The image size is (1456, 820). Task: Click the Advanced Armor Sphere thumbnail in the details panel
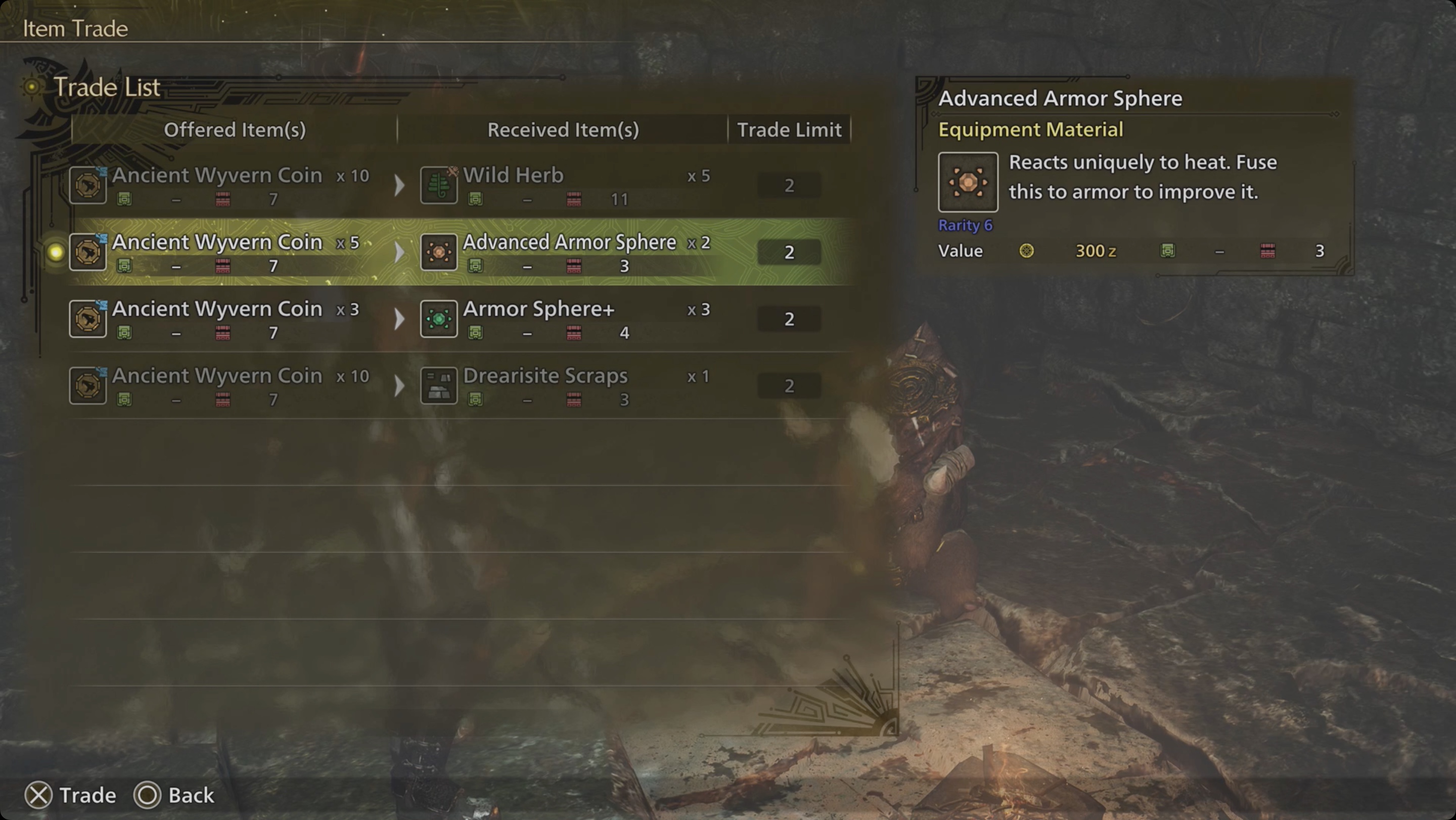968,183
